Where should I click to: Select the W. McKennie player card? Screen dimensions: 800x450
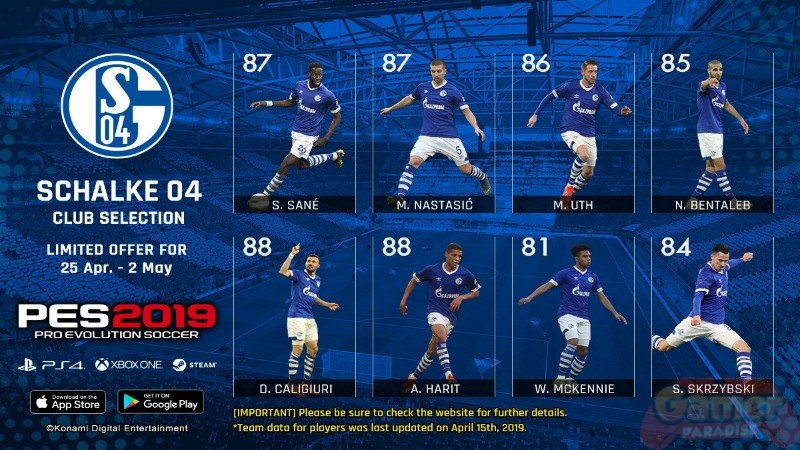[x=574, y=315]
